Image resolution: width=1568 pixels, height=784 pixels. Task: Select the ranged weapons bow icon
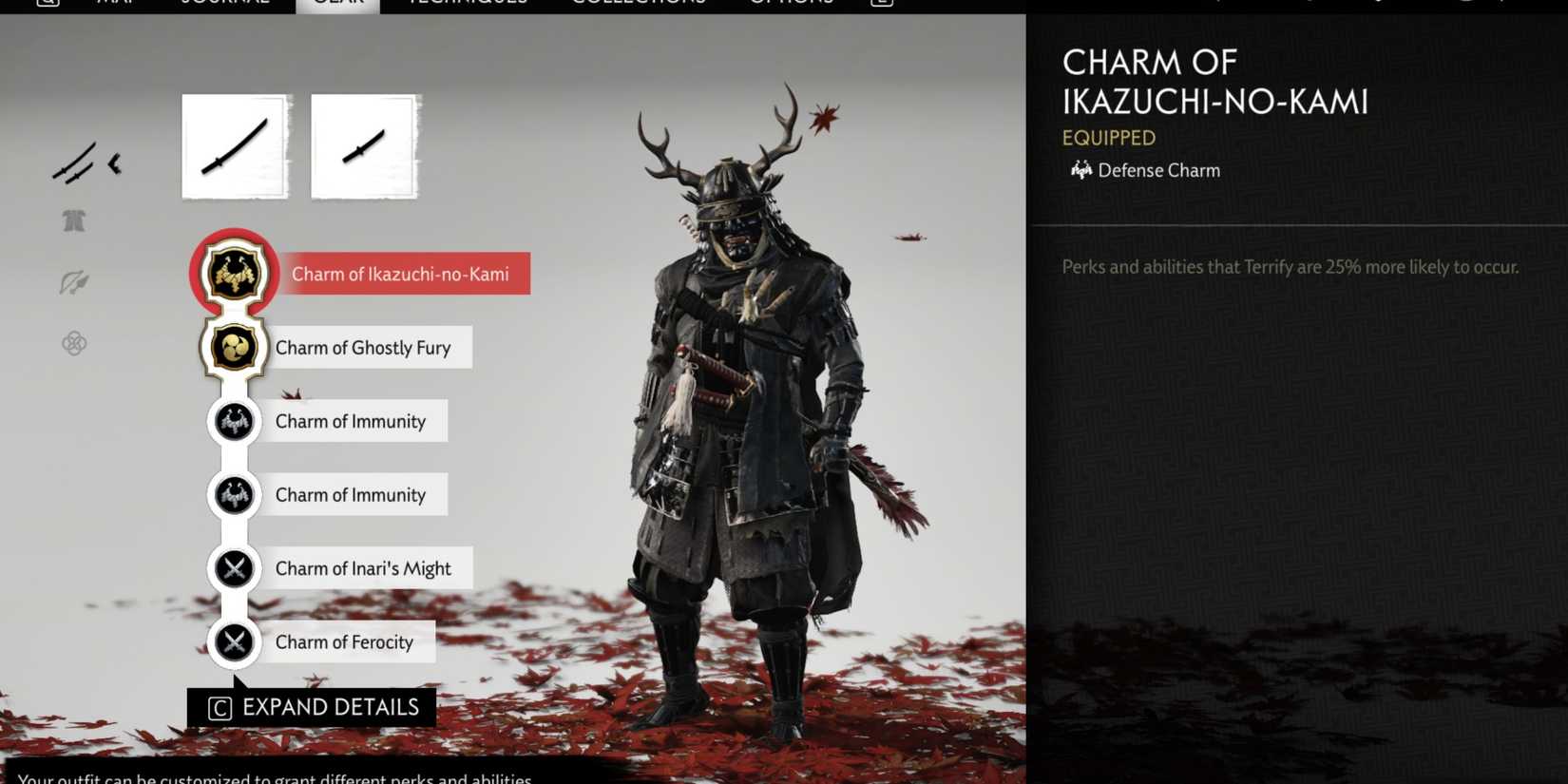(74, 281)
